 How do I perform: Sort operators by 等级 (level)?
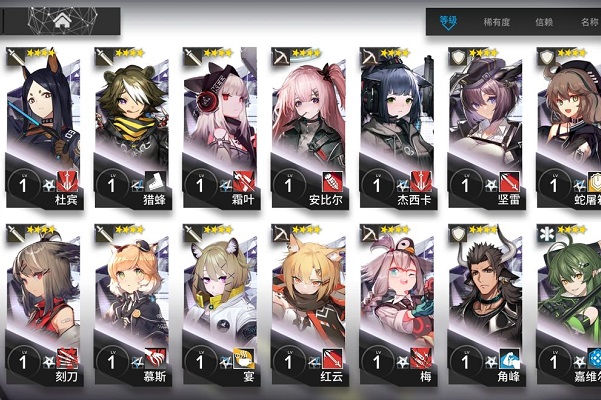[446, 21]
